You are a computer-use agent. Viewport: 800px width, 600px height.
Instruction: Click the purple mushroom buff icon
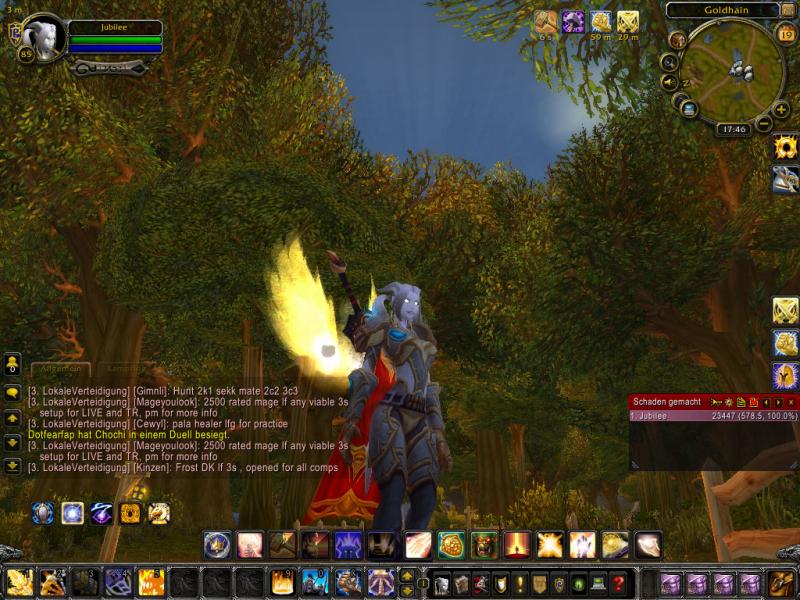[573, 21]
